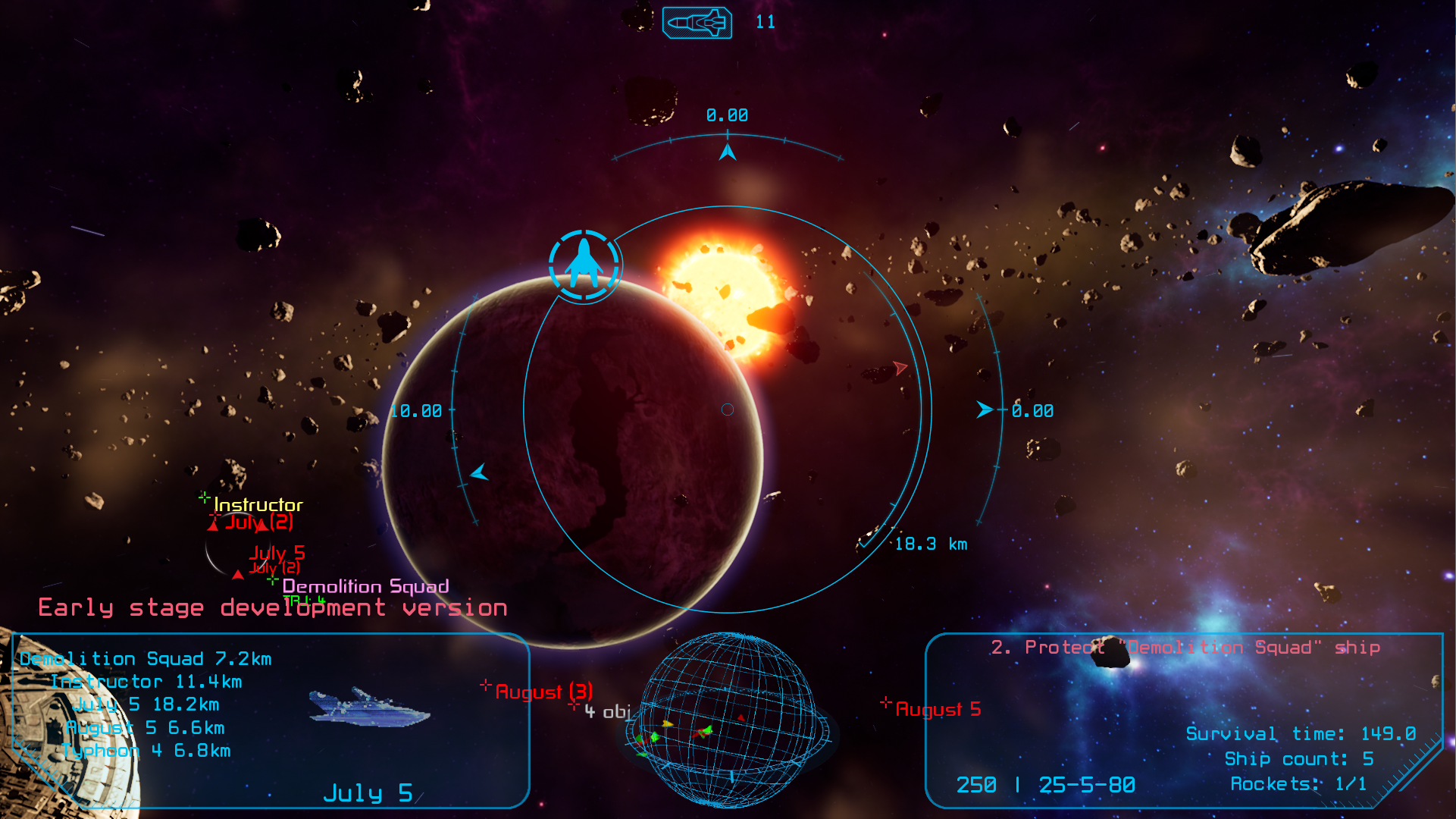1456x819 pixels.
Task: Choose July 5 18.2km entry in target list
Action: [x=146, y=704]
